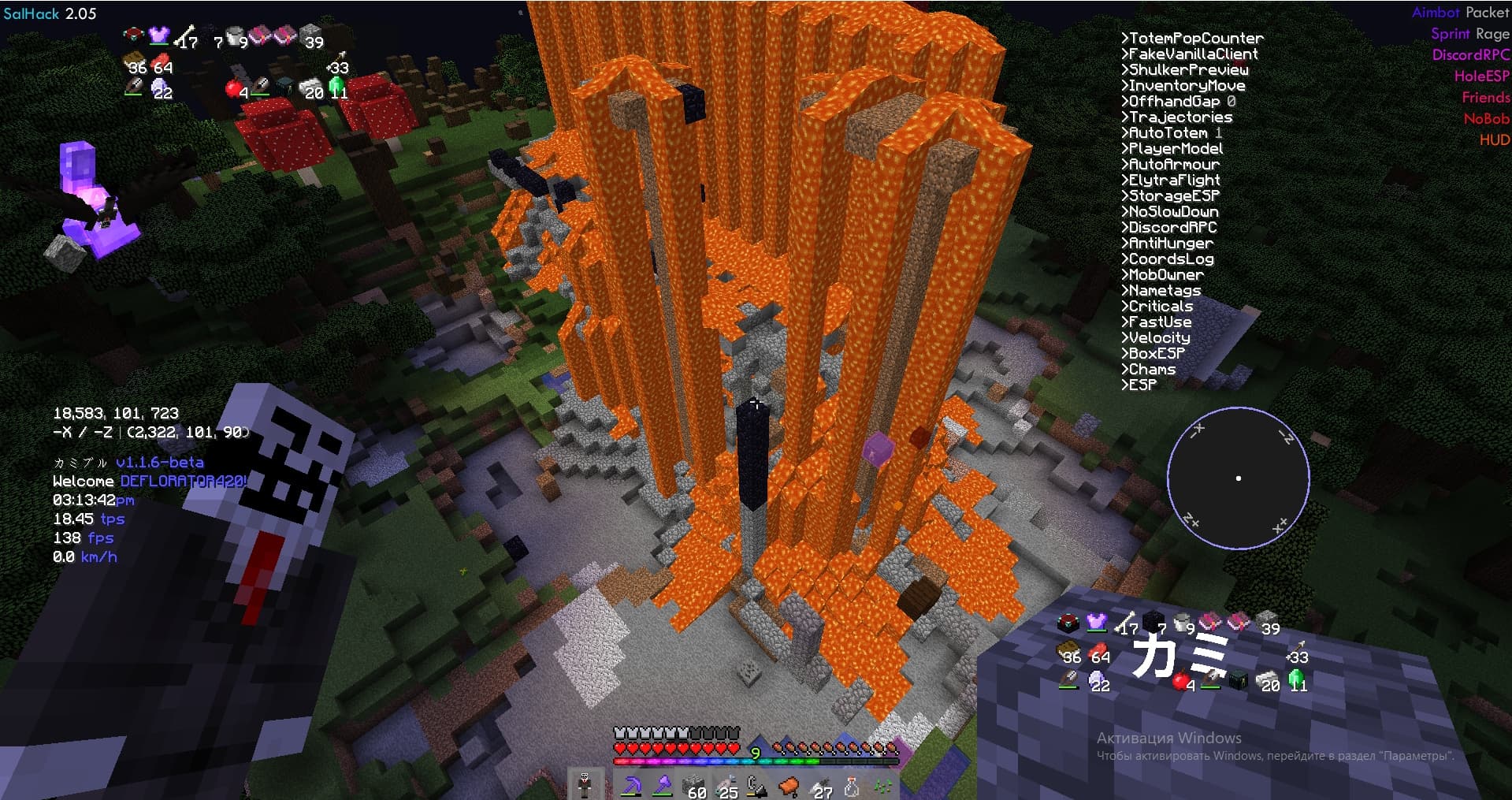This screenshot has width=1512, height=800.
Task: Select the enchanted shovel hotbar slot
Action: coord(663,785)
